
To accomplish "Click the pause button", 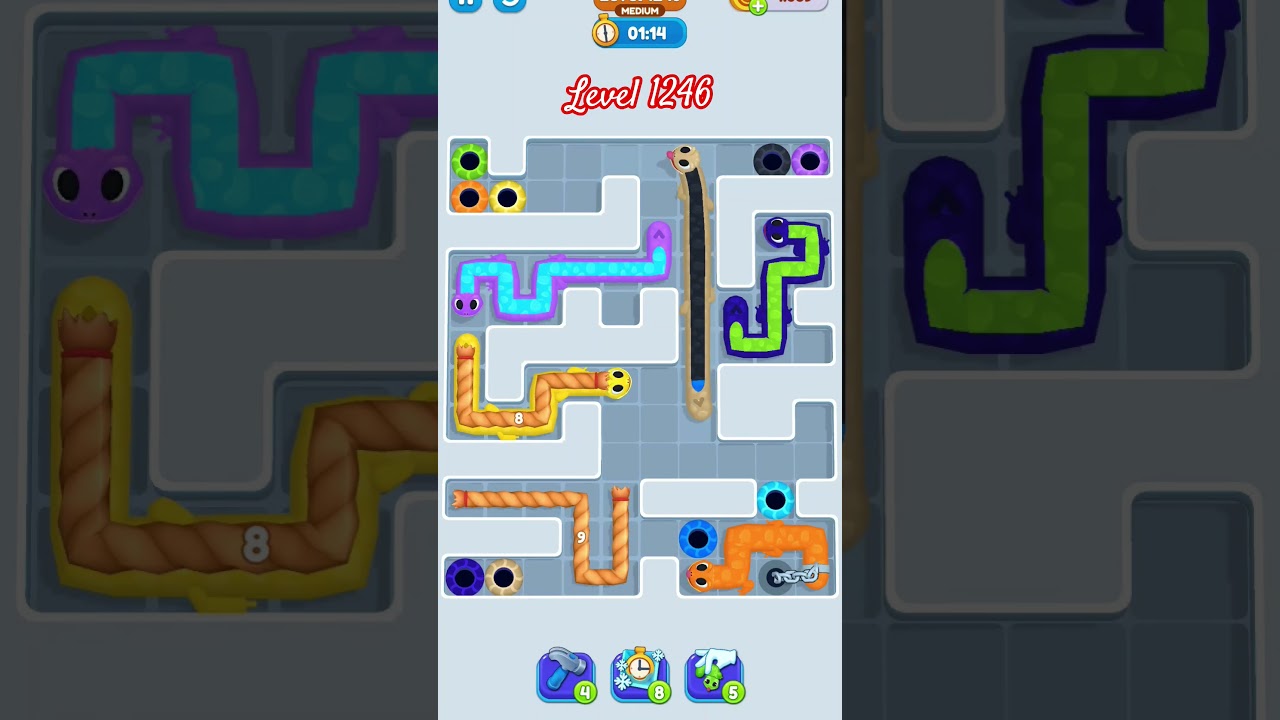I will click(466, 4).
